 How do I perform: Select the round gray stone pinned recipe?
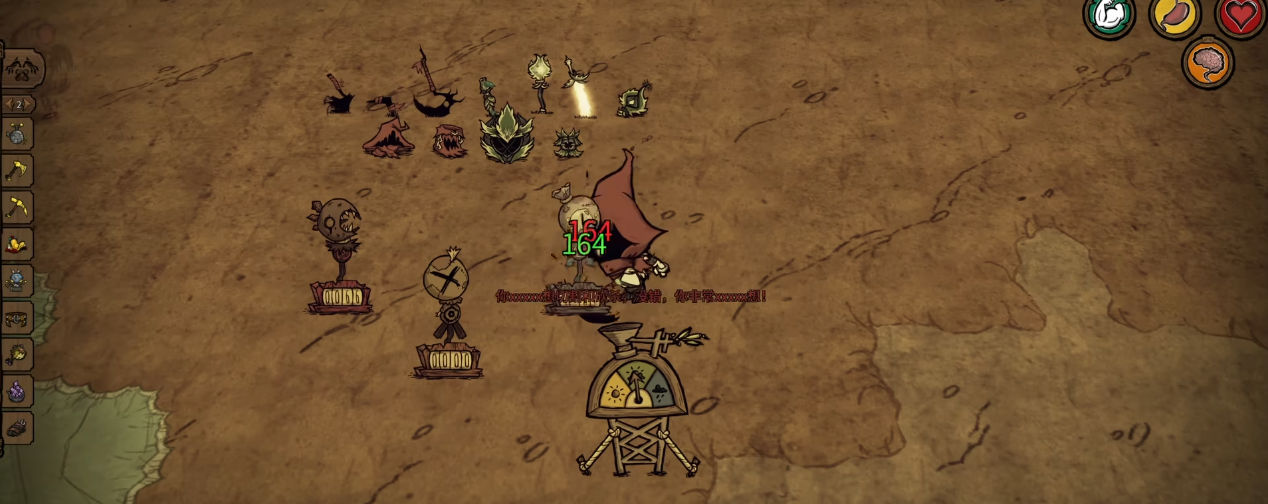click(x=17, y=134)
